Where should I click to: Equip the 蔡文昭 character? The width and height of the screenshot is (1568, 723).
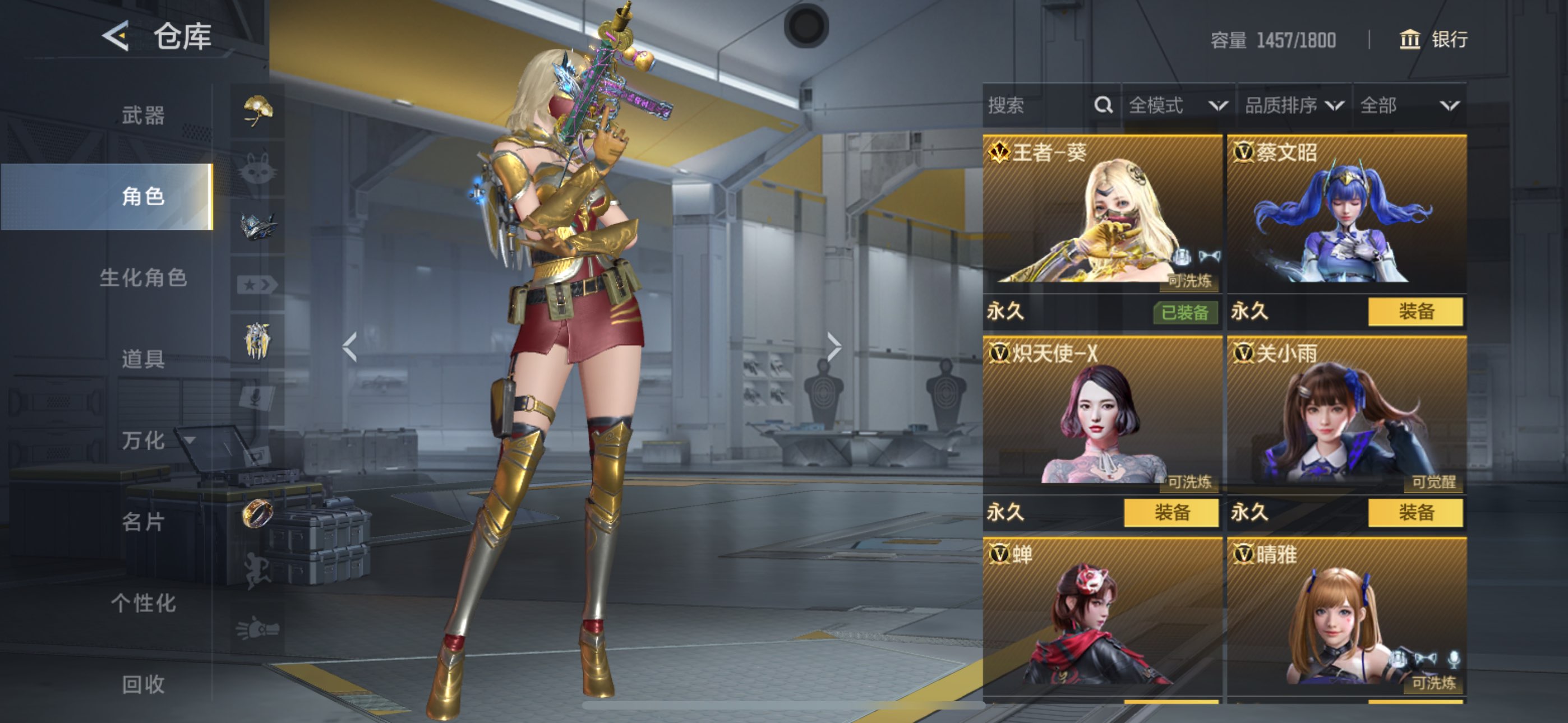[x=1415, y=312]
